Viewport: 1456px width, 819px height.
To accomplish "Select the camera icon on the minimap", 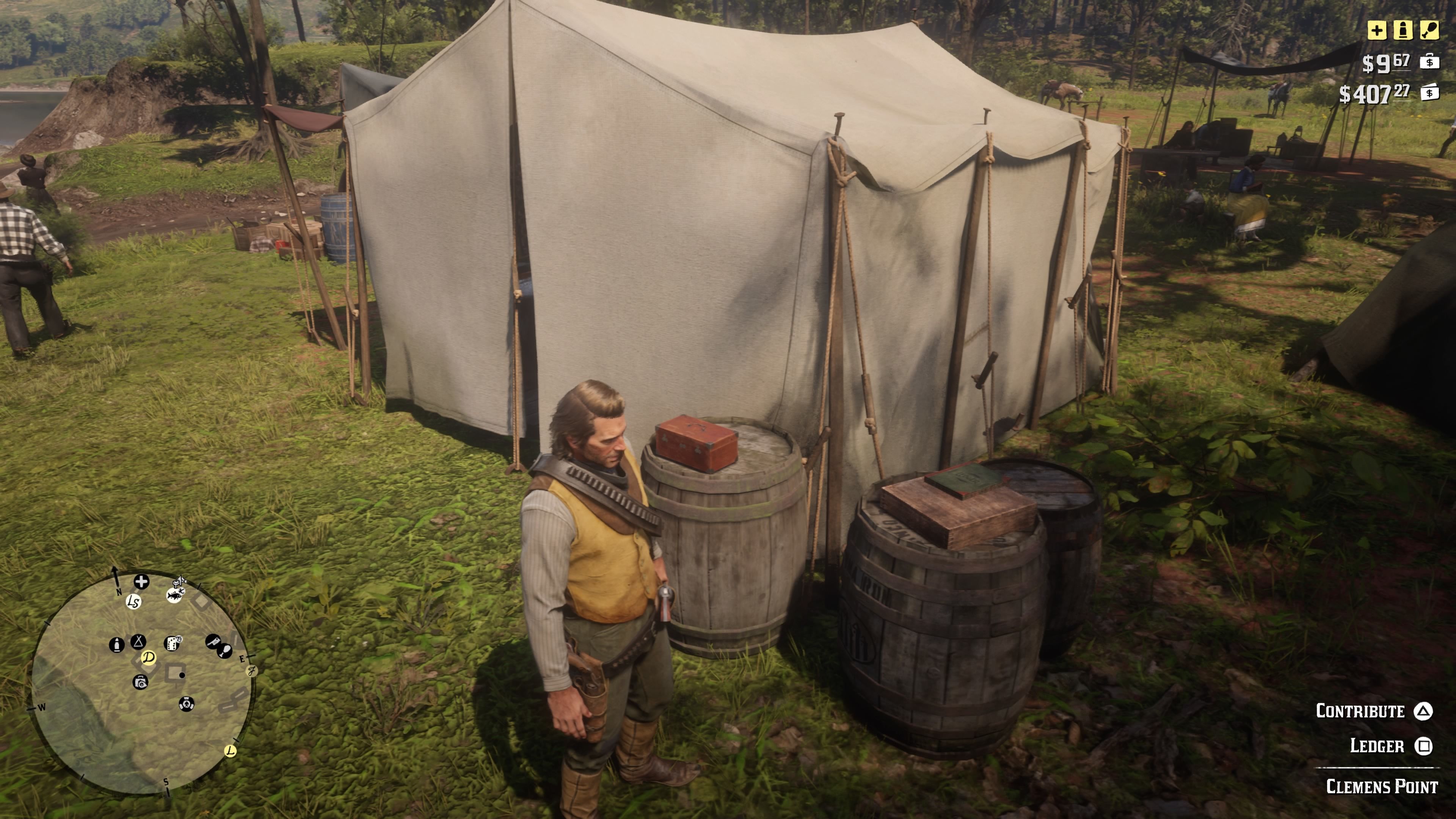I will (141, 683).
